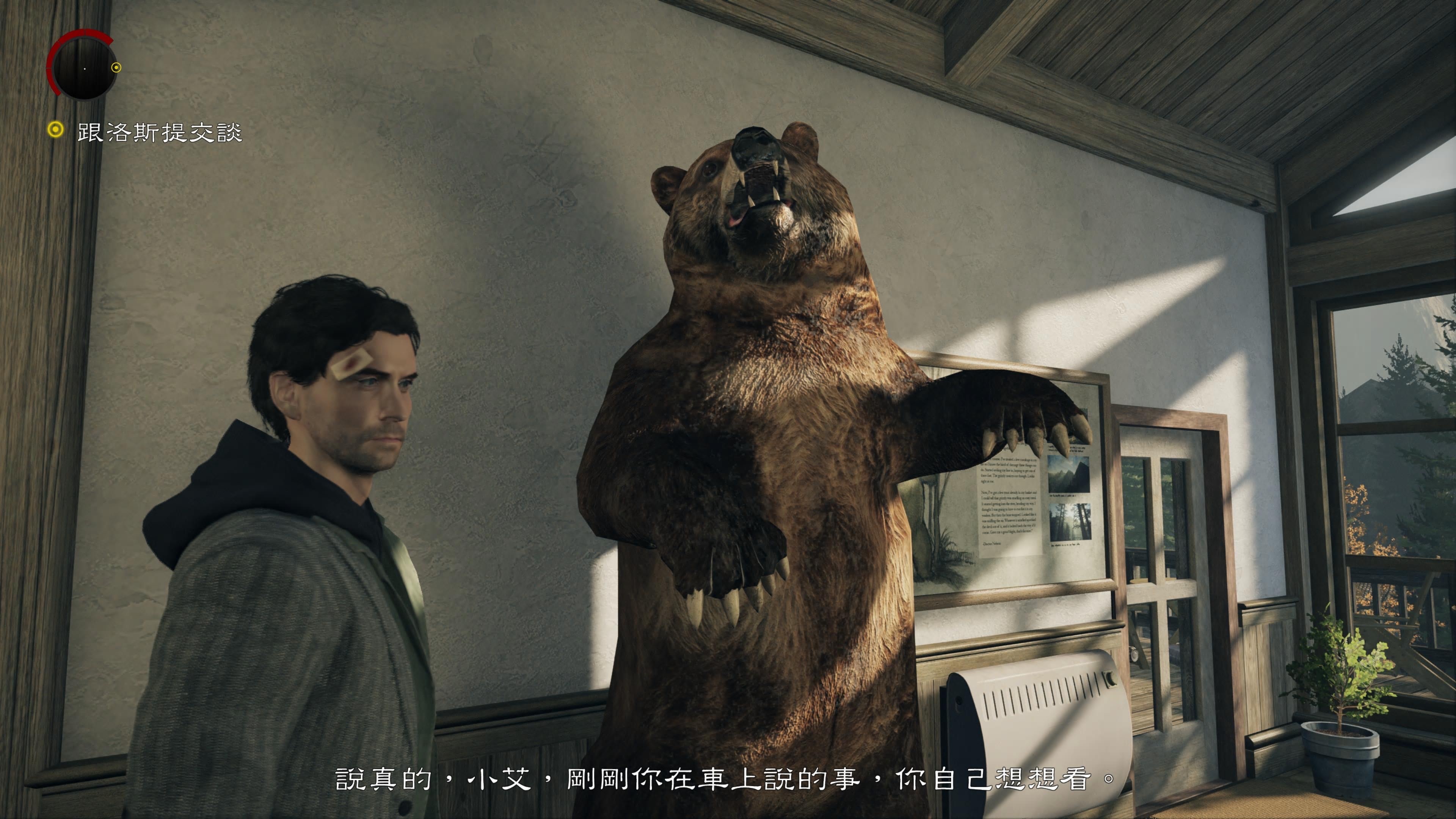Select the yellow objective marker on the radar
1456x819 pixels.
(116, 68)
